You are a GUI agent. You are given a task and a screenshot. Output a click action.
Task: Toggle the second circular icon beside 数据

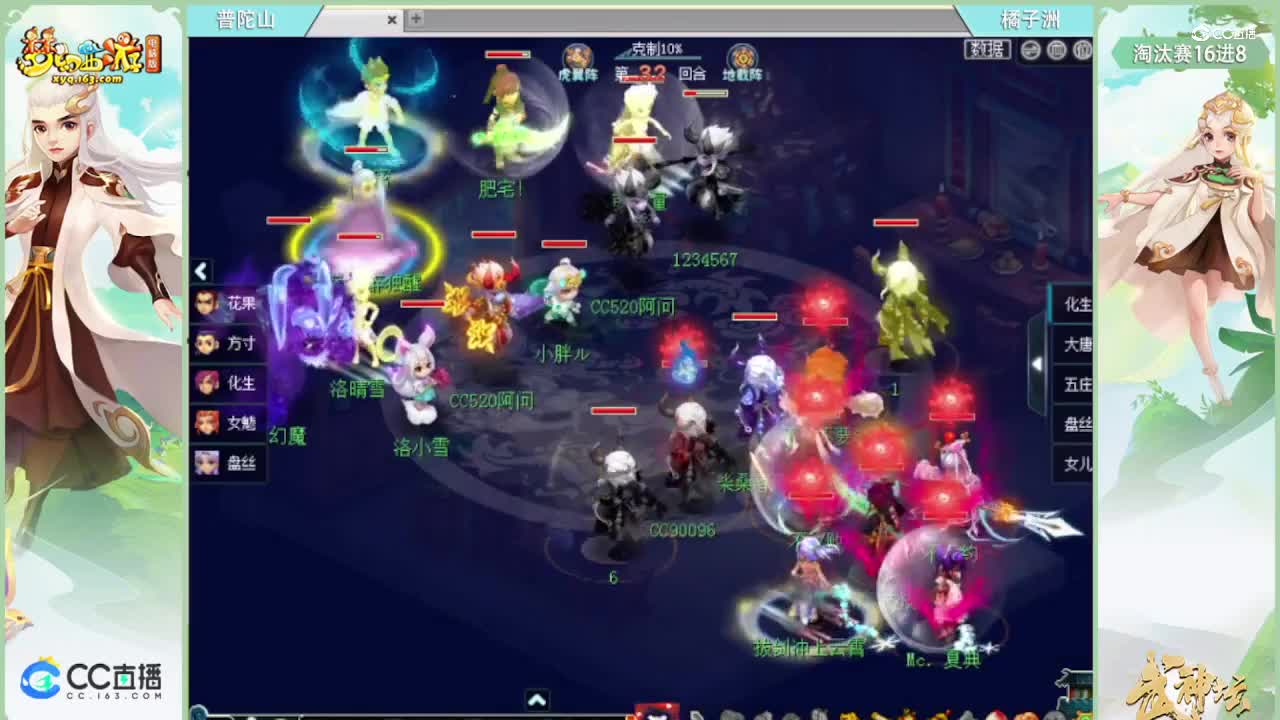[x=1058, y=49]
